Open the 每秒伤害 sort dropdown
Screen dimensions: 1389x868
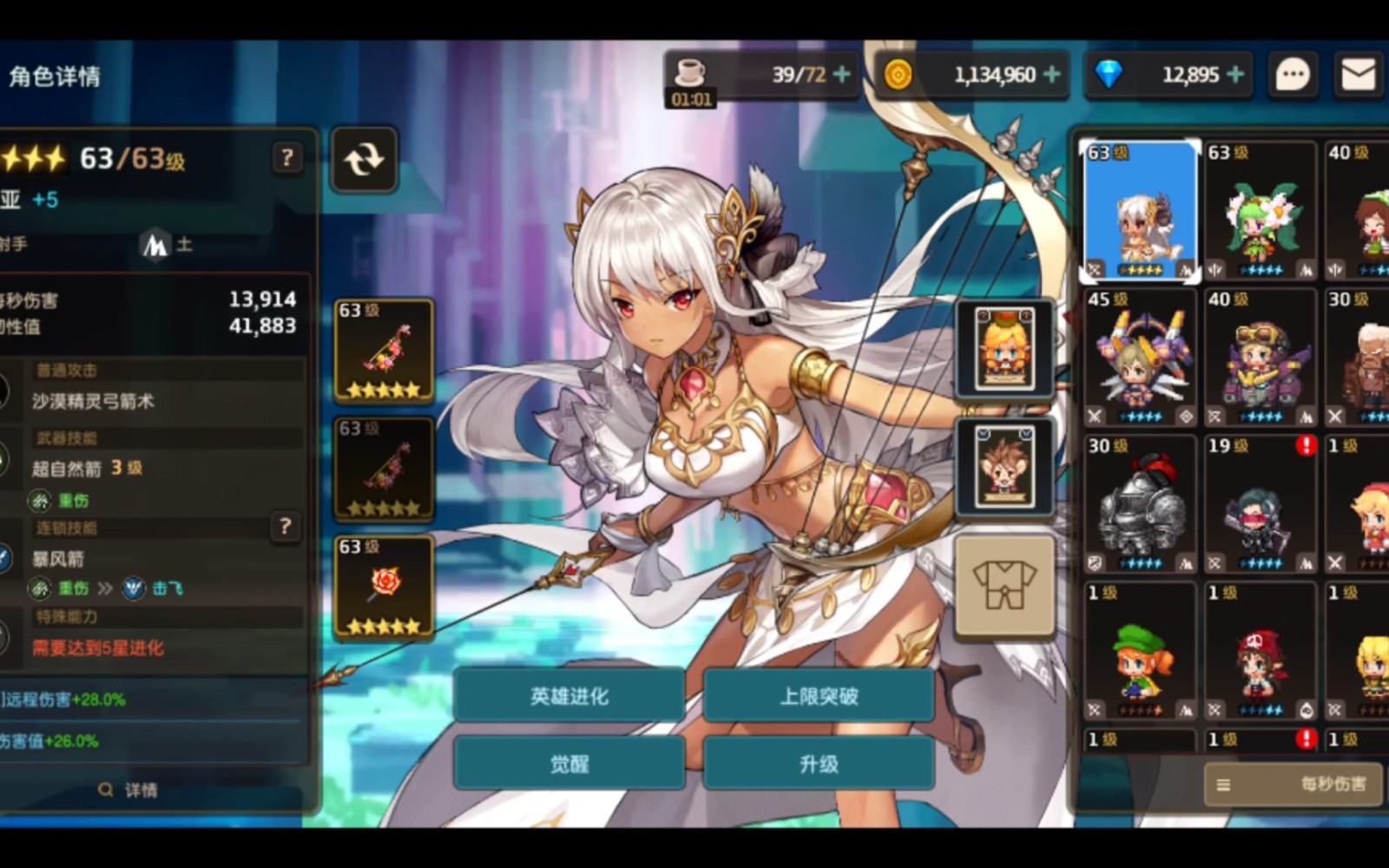pos(1293,785)
